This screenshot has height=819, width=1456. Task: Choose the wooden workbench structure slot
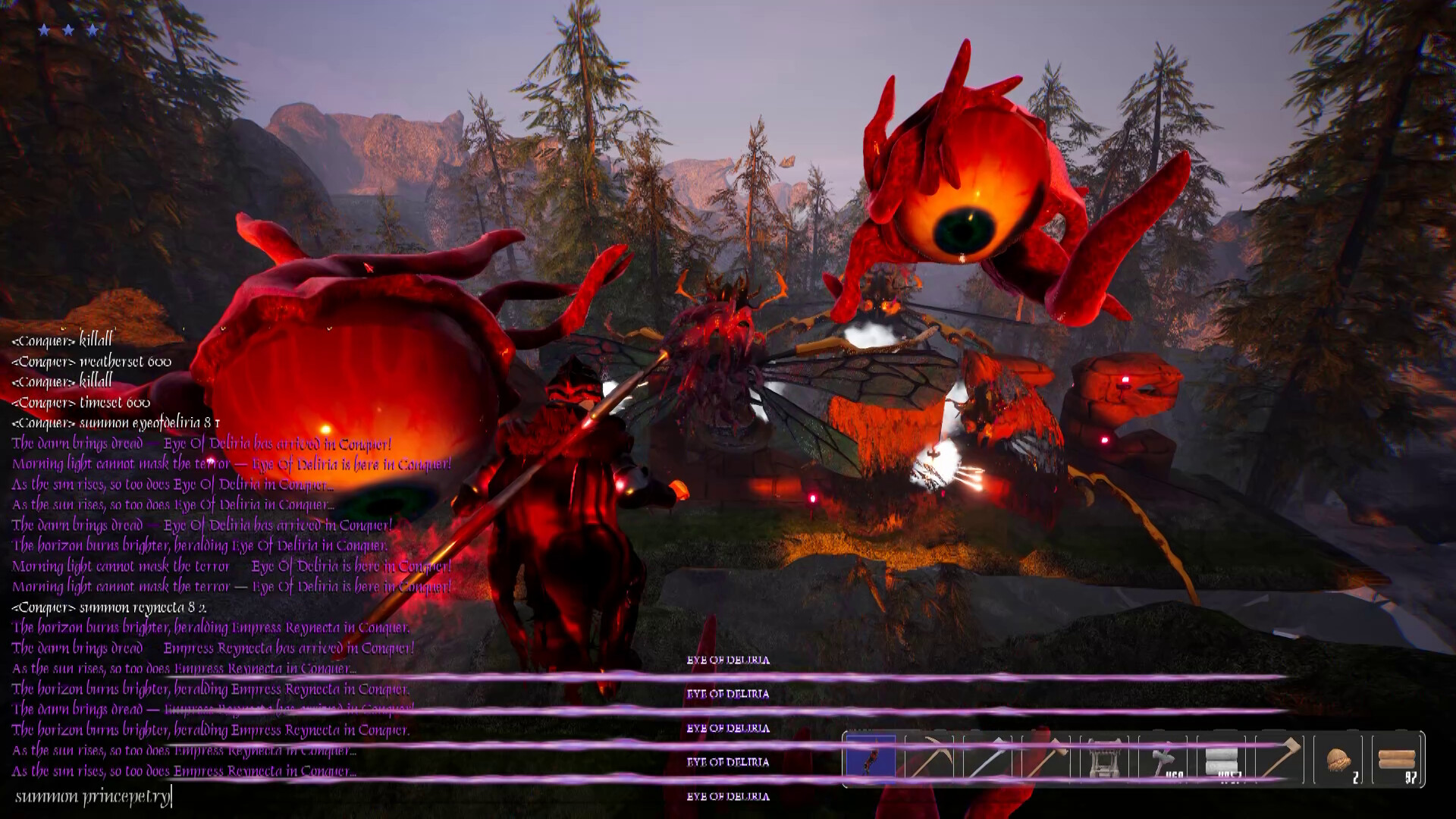(x=1104, y=758)
